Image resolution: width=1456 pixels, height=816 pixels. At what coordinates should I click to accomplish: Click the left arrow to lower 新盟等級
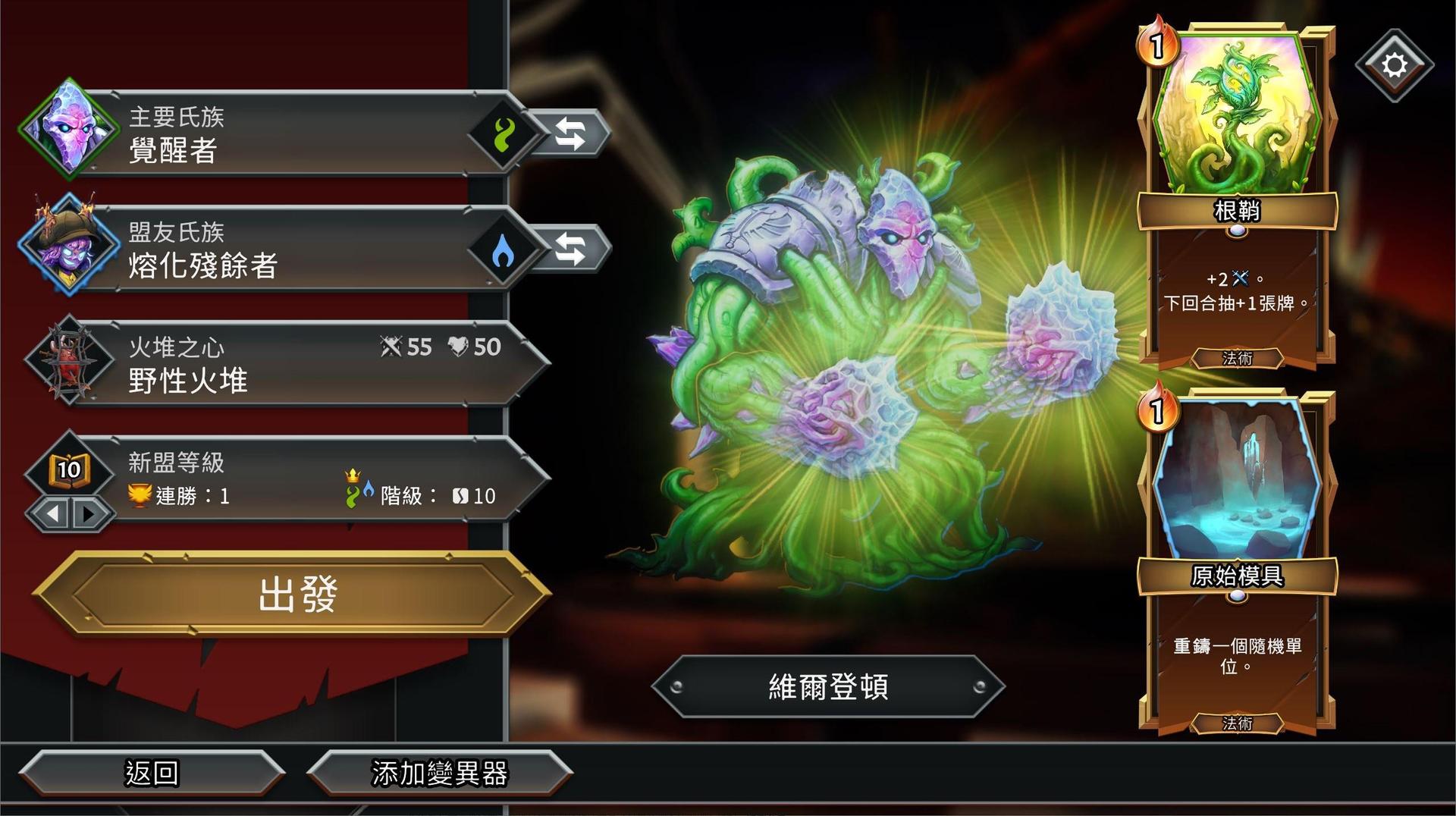click(x=53, y=513)
